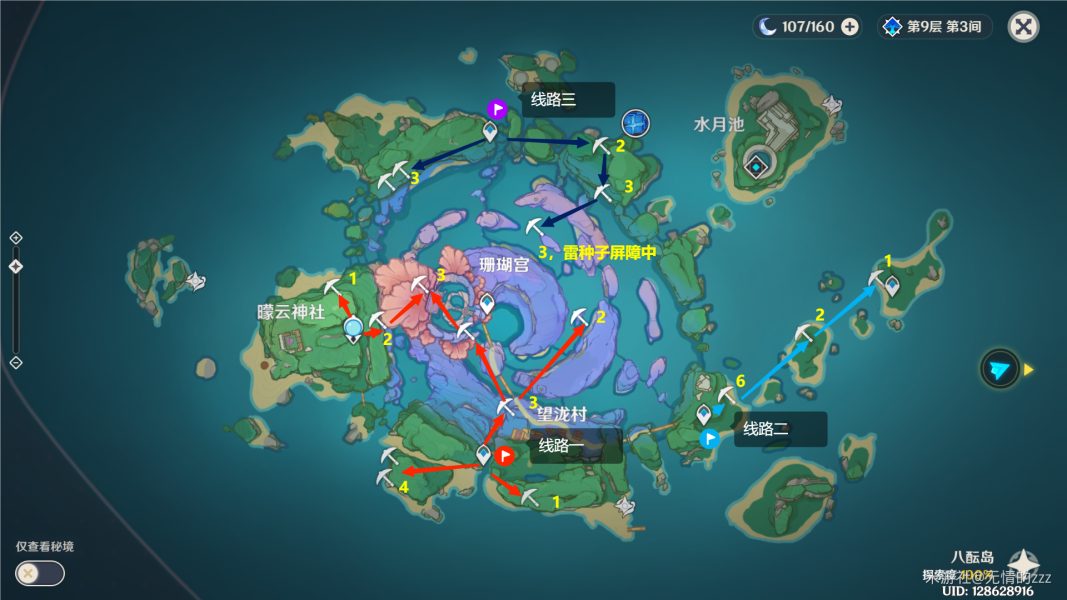The width and height of the screenshot is (1067, 600).
Task: Toggle the 仅查看秘境 domains-only switch
Action: click(40, 573)
